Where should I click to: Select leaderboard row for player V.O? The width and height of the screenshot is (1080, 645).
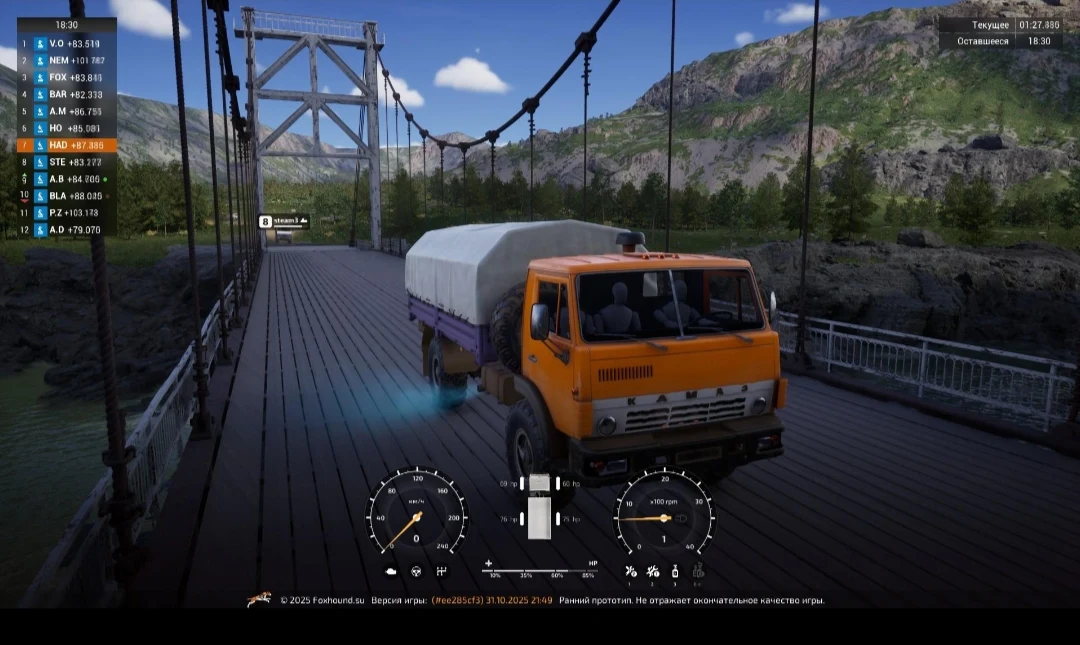67,44
